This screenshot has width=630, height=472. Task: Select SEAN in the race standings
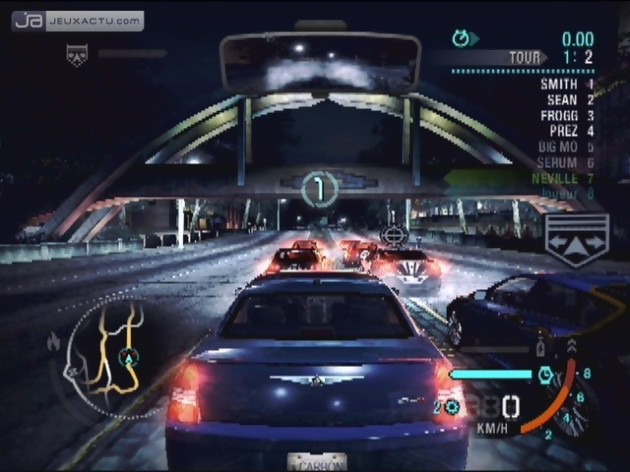566,100
